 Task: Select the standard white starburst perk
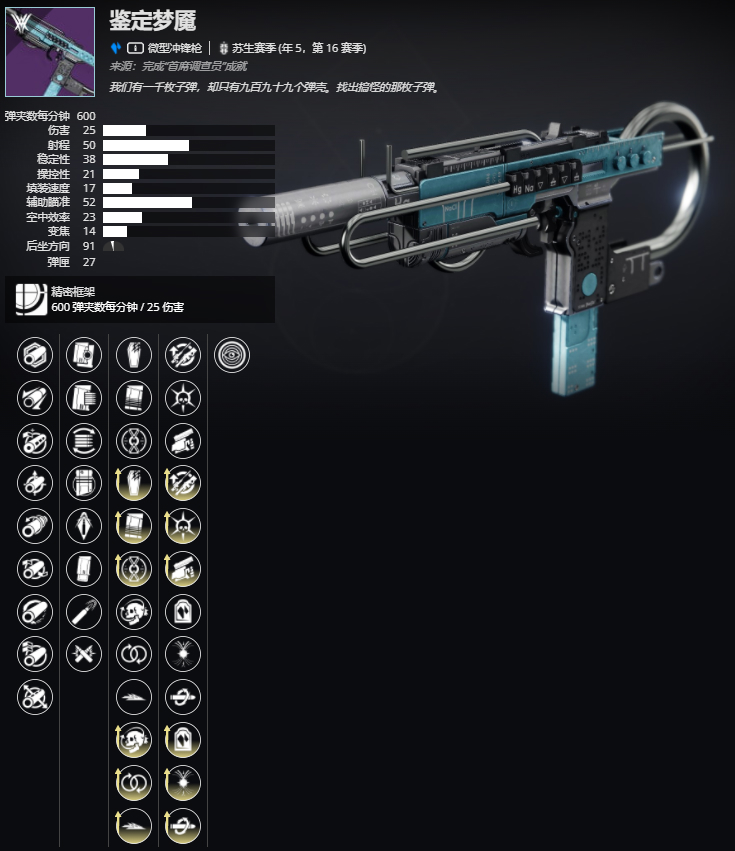click(x=183, y=655)
